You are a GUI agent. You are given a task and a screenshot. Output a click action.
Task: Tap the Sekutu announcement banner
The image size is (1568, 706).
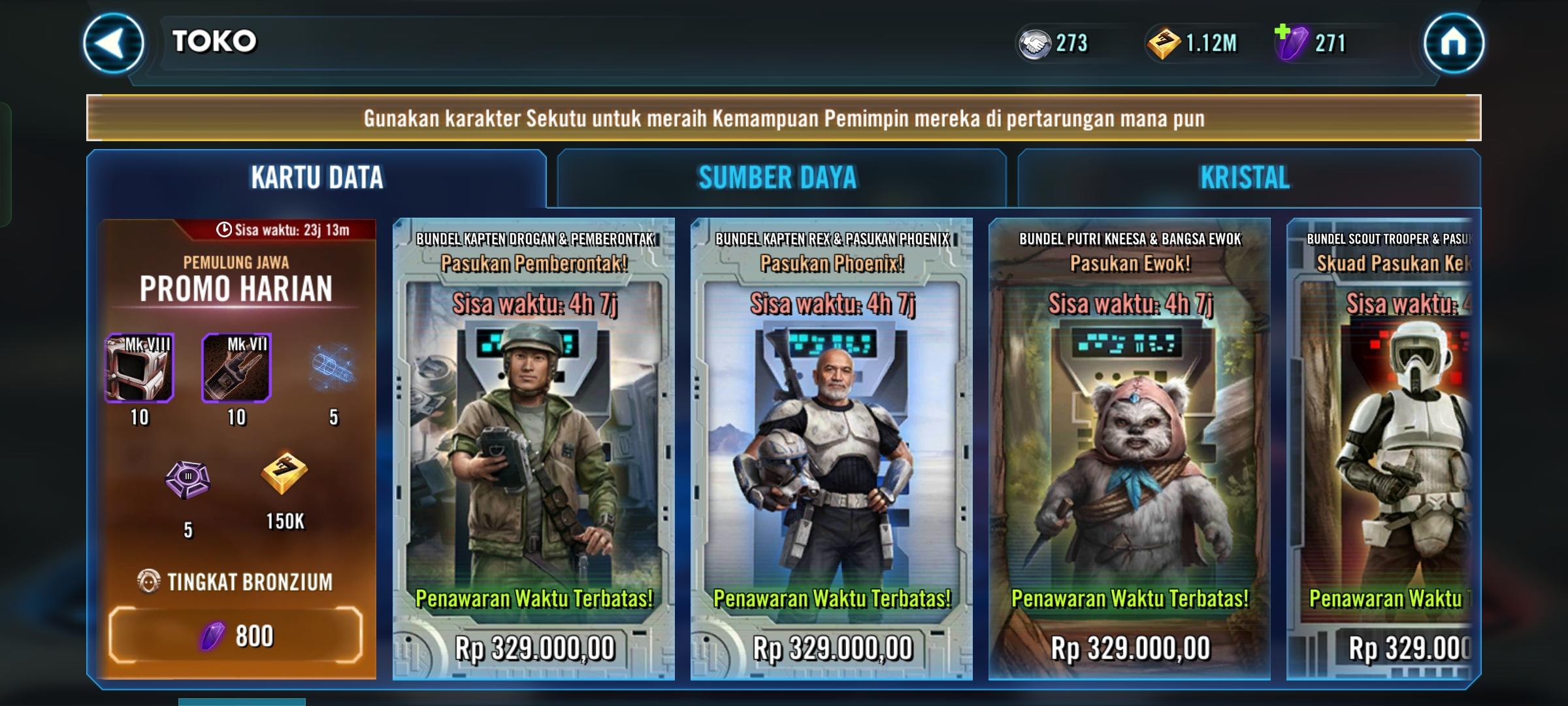tap(783, 118)
